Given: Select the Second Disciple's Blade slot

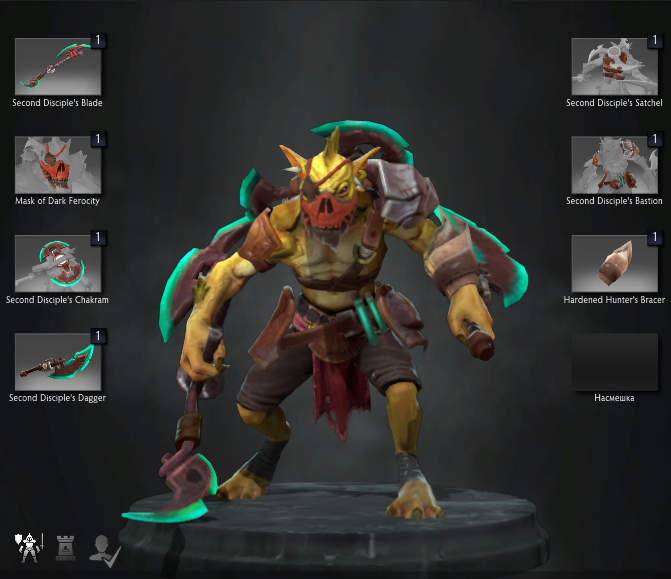Looking at the screenshot, I should pos(58,66).
